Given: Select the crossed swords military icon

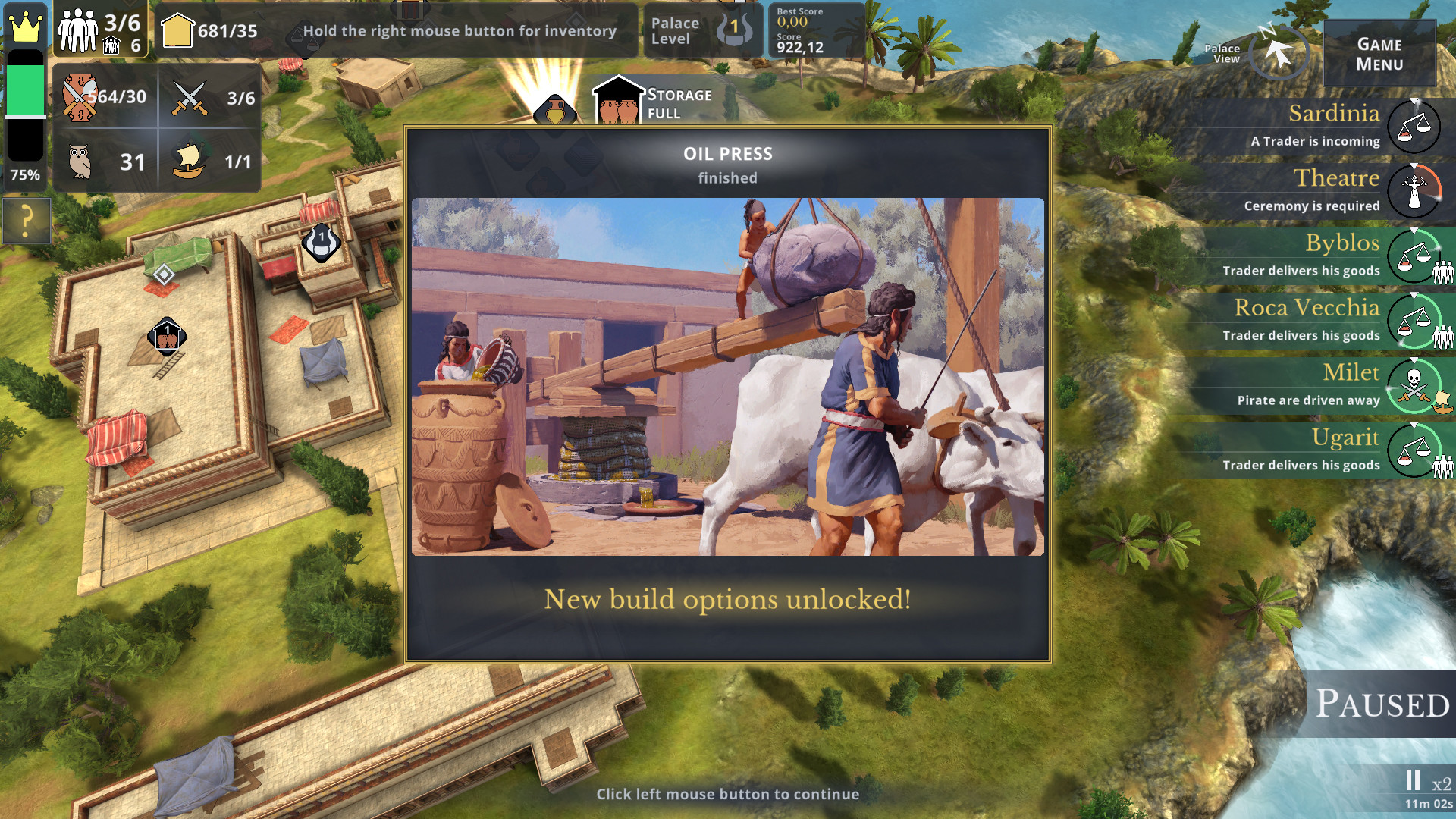Looking at the screenshot, I should [x=190, y=98].
